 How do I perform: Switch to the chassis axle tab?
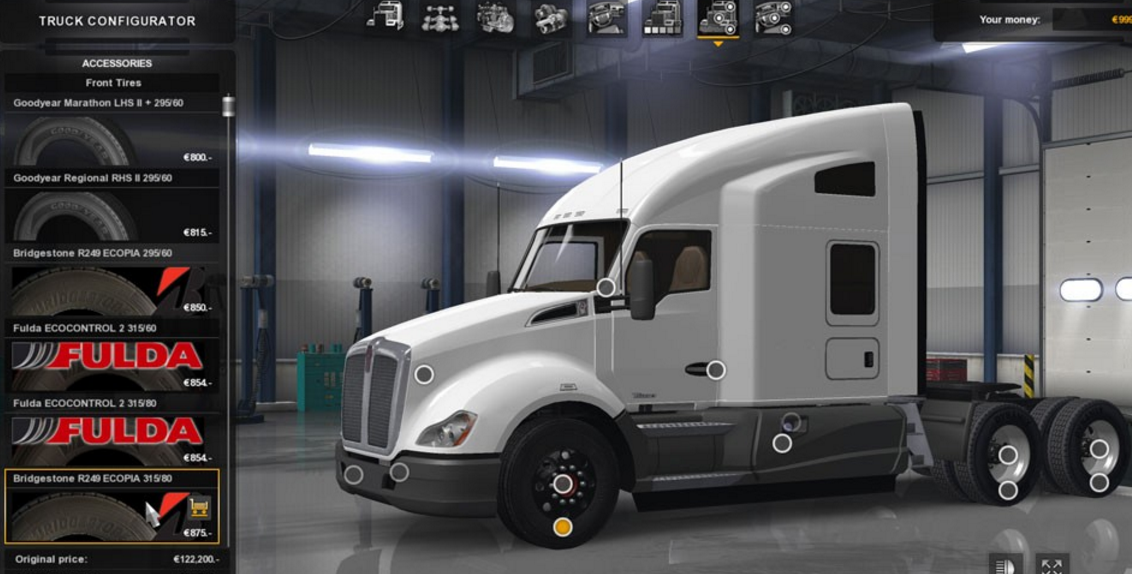point(440,17)
